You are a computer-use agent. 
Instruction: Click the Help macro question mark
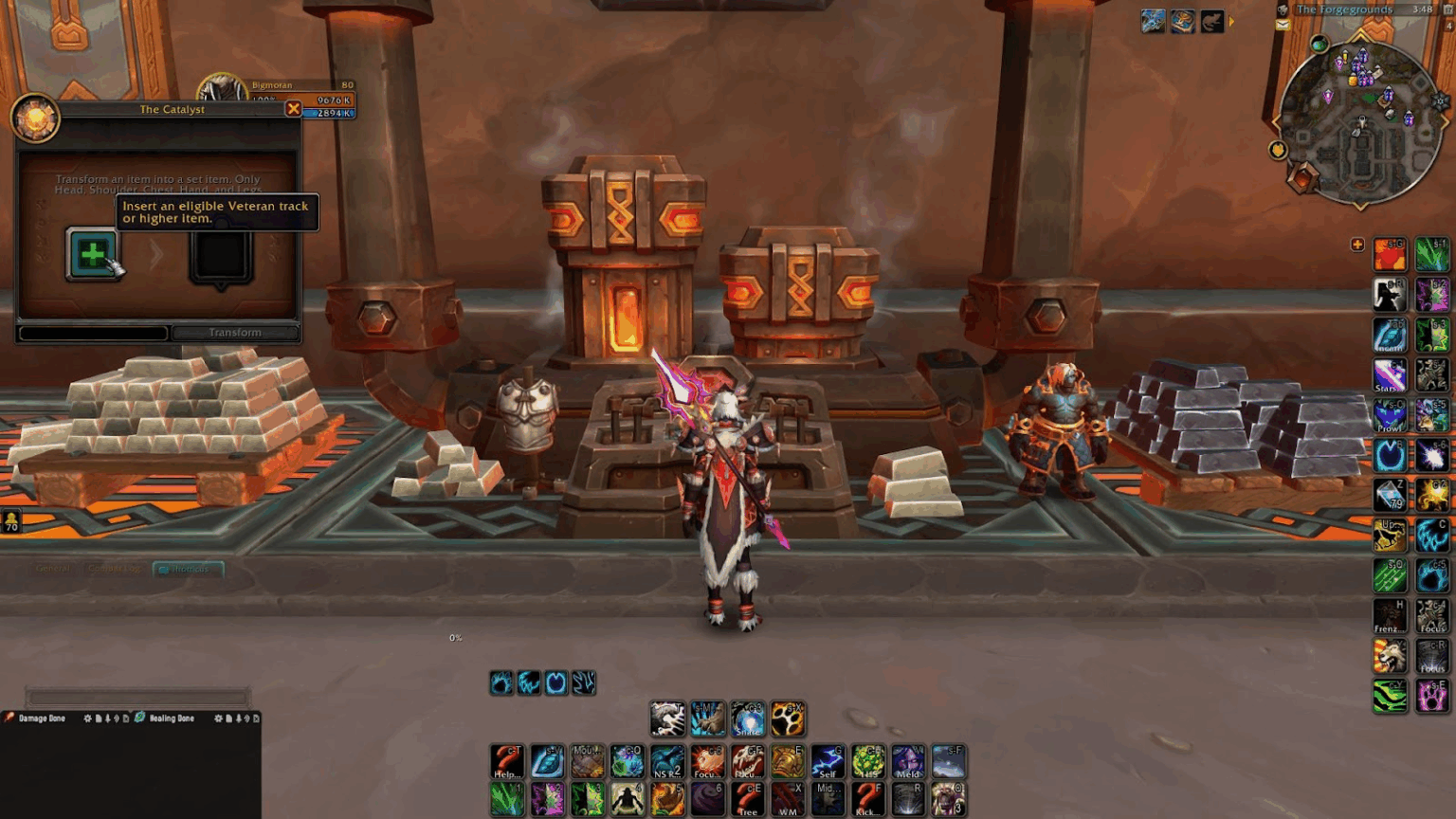pos(507,761)
